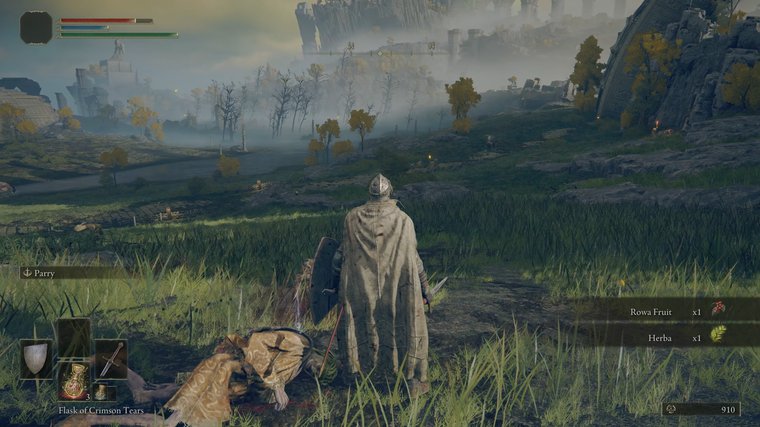The image size is (760, 427).
Task: Select the Flask of Crimson Tears slot
Action: (x=74, y=379)
